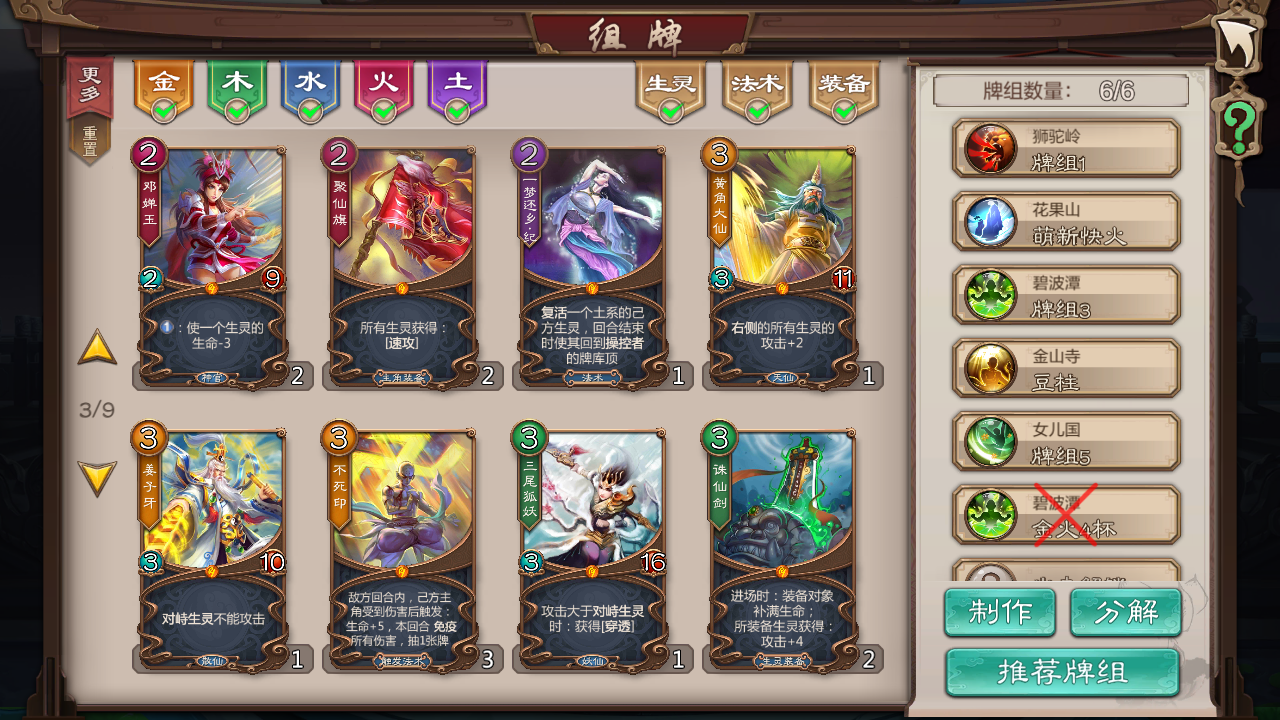Click the 法术 spell card filter
Viewport: 1280px width, 720px height.
click(757, 82)
